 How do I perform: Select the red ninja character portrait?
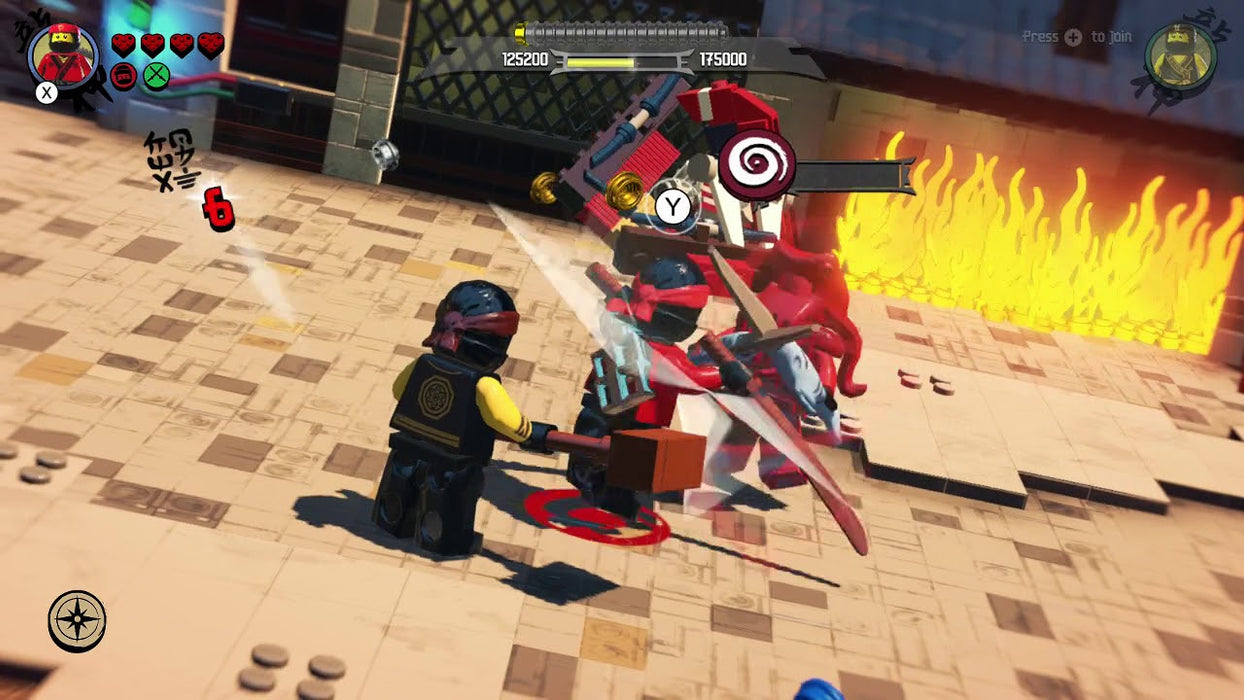64,54
